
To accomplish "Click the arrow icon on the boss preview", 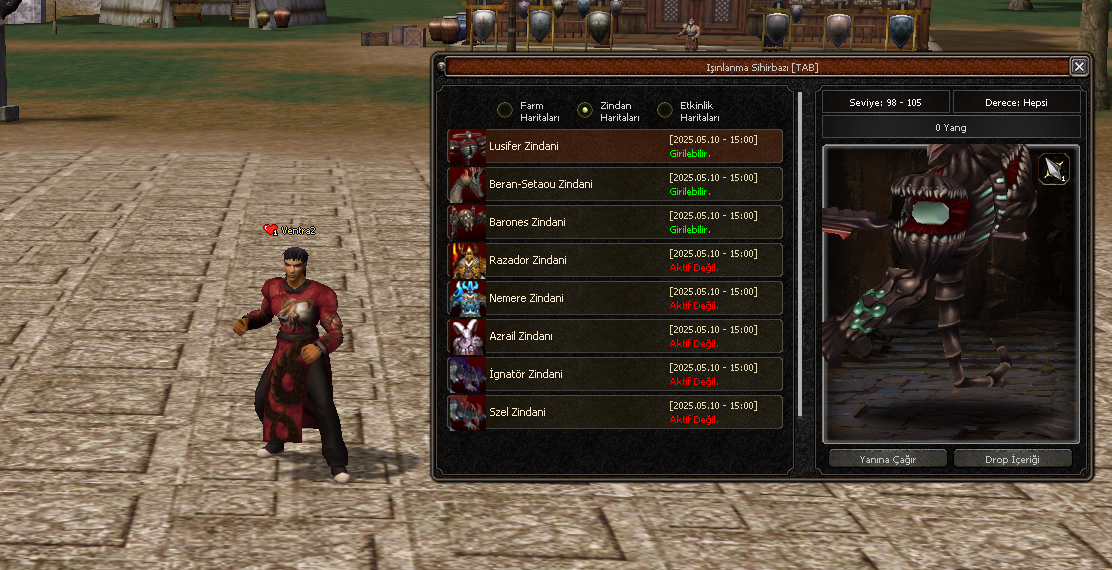I will [x=1054, y=170].
